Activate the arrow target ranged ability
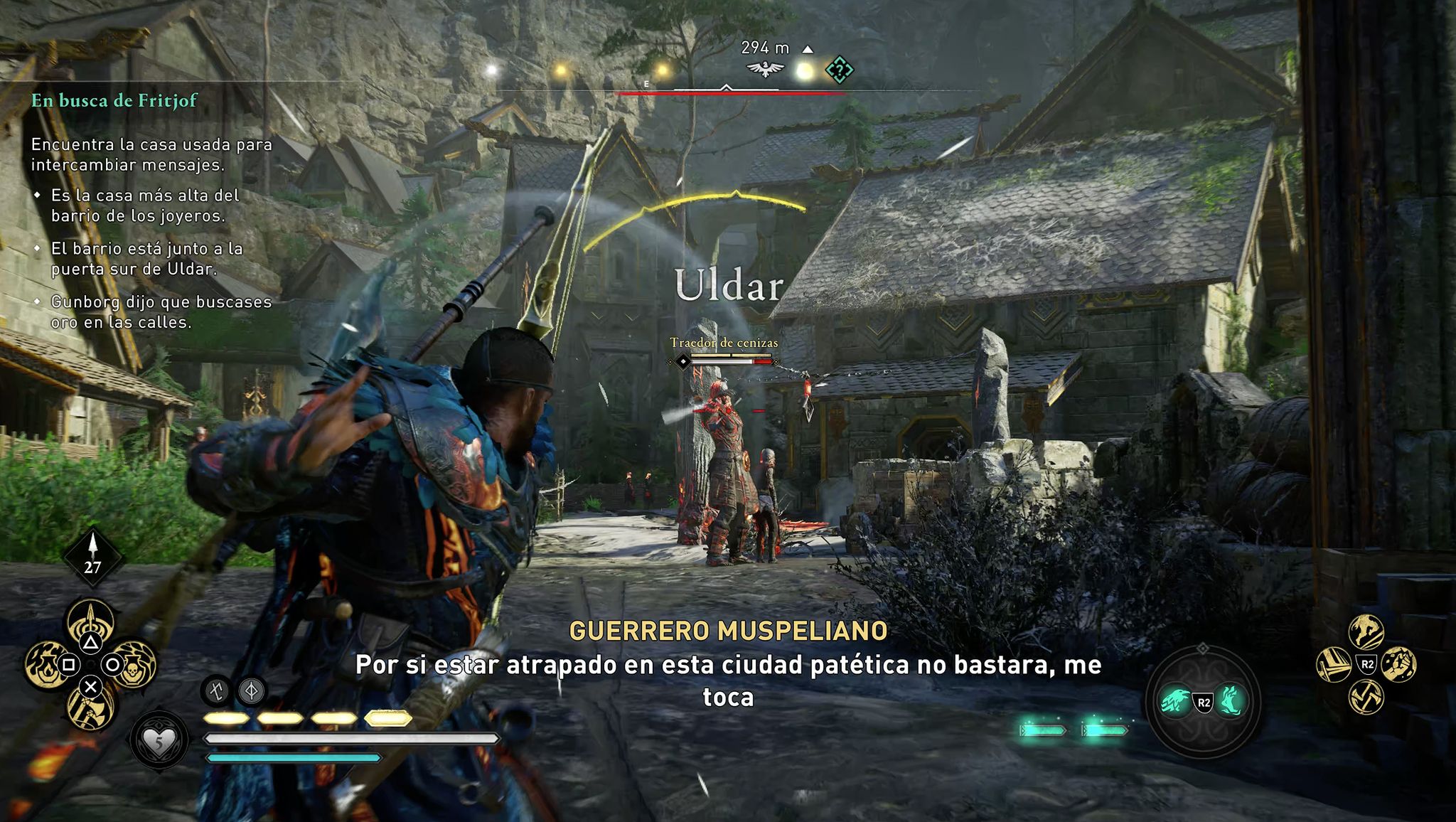1456x822 pixels. pos(90,620)
